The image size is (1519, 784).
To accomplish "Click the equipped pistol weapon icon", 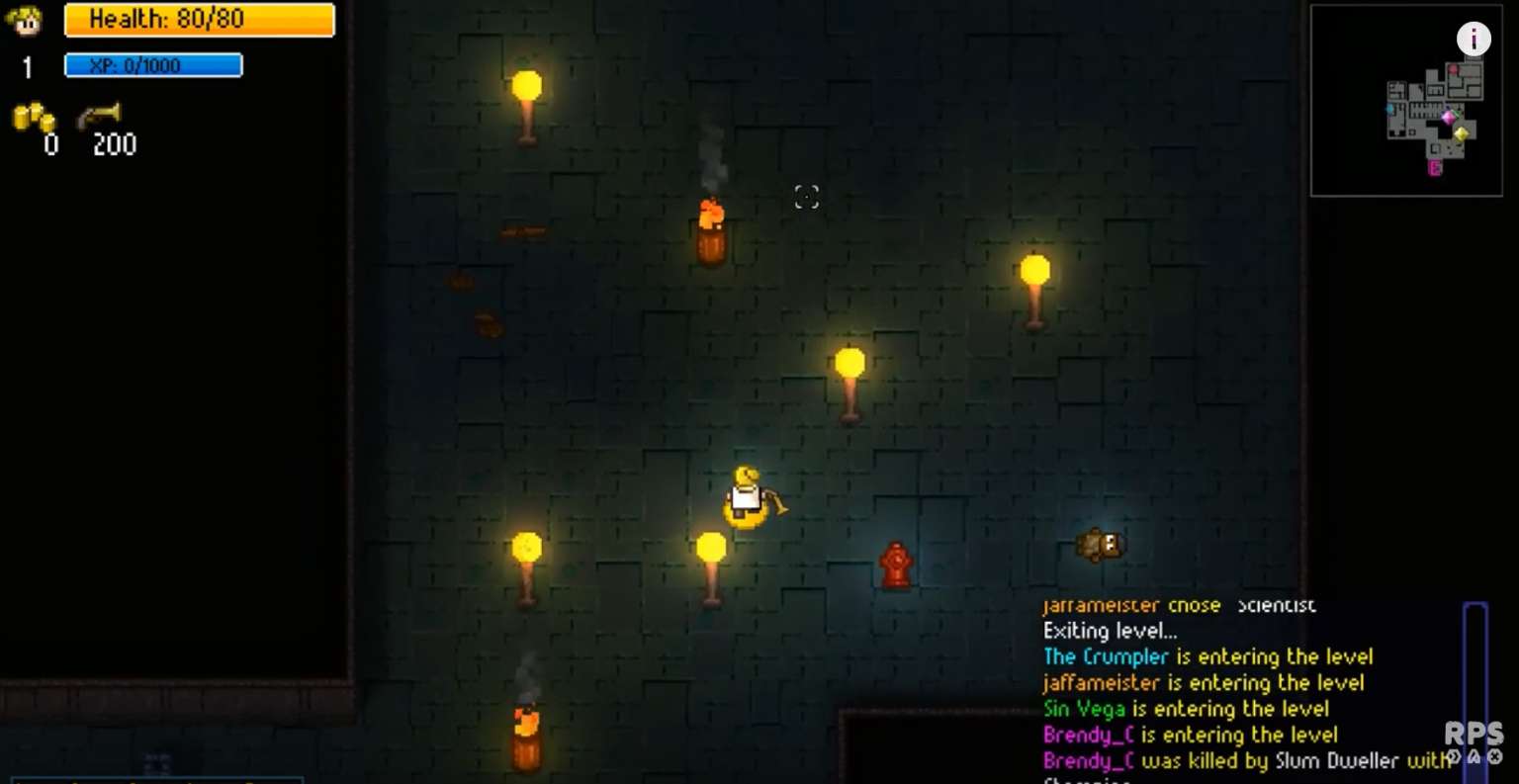I will pos(100,117).
